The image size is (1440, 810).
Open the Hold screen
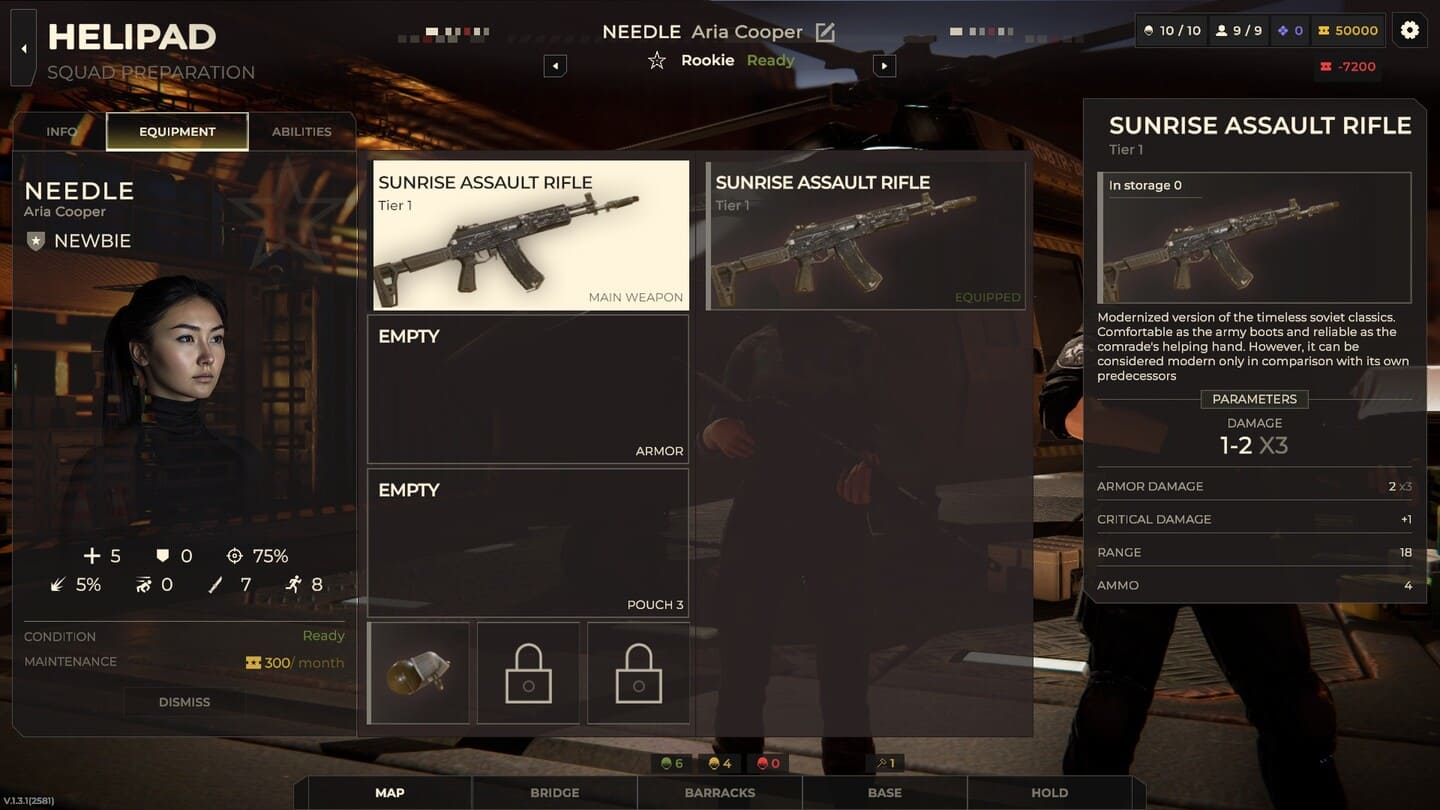point(1049,793)
